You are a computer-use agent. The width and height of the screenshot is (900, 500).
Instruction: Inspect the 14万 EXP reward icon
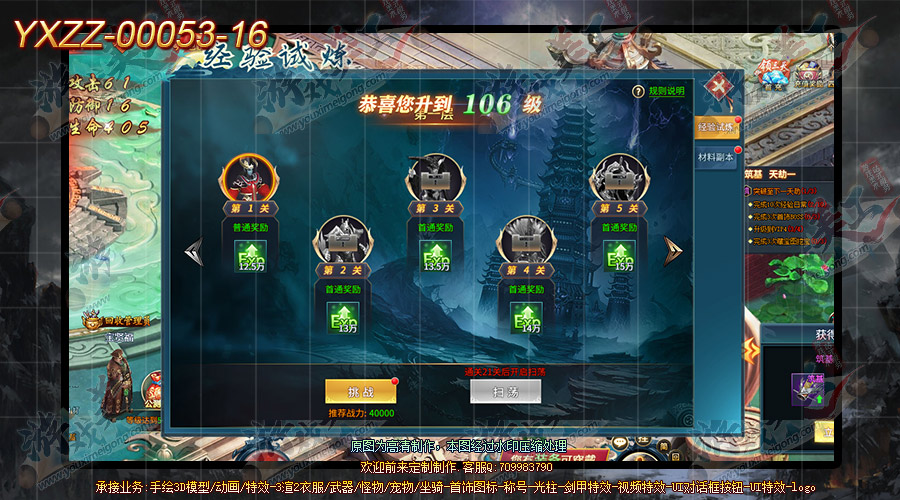click(525, 318)
